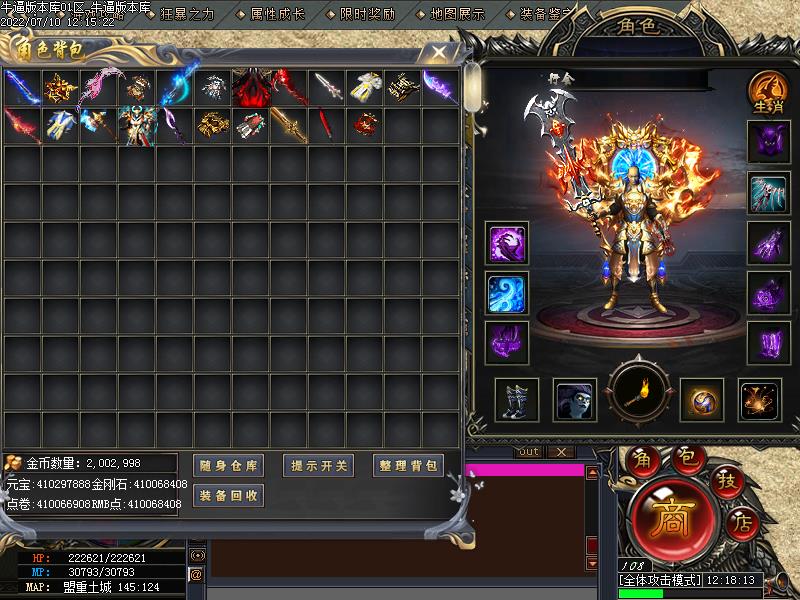Open 装备回收 equipment recycling
800x600 pixels.
tap(228, 495)
